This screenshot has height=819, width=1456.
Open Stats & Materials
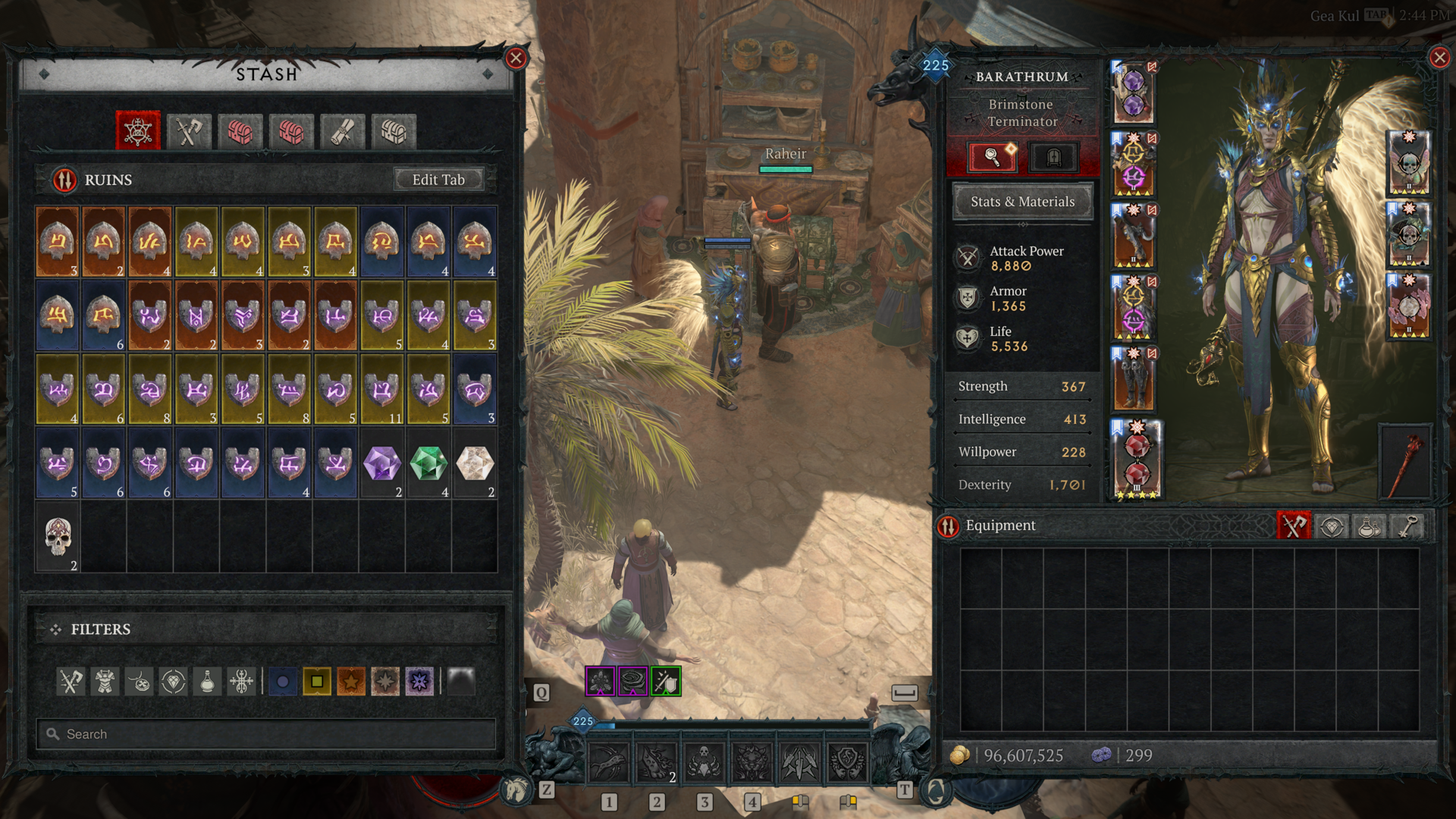1022,202
